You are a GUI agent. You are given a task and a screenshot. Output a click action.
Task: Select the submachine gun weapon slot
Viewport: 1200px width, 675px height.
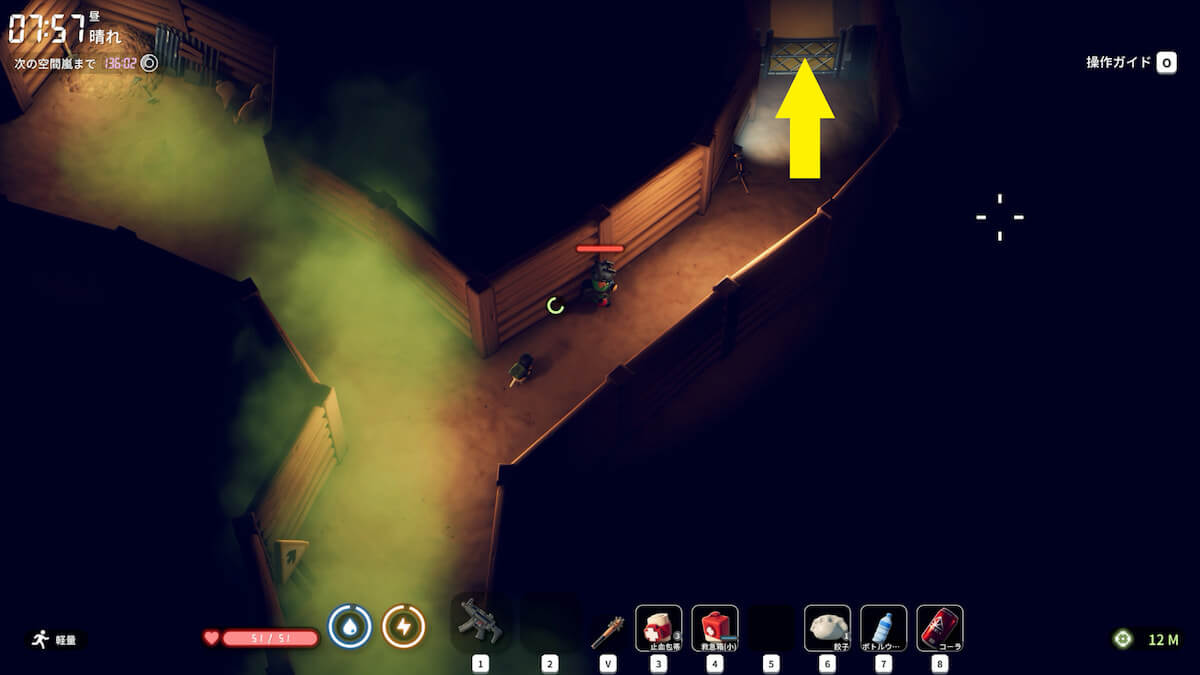481,624
